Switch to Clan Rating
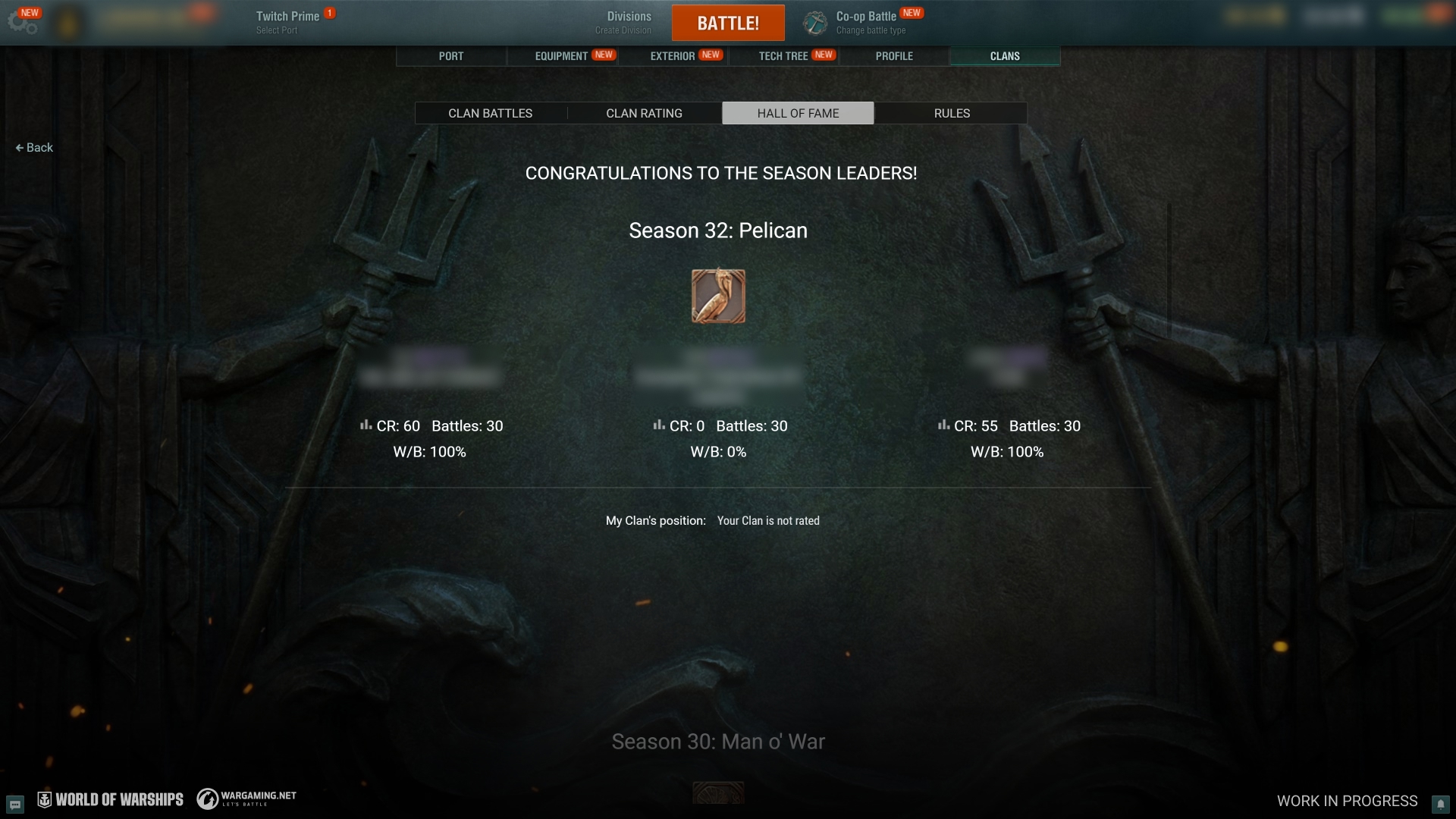Viewport: 1456px width, 819px height. [644, 113]
